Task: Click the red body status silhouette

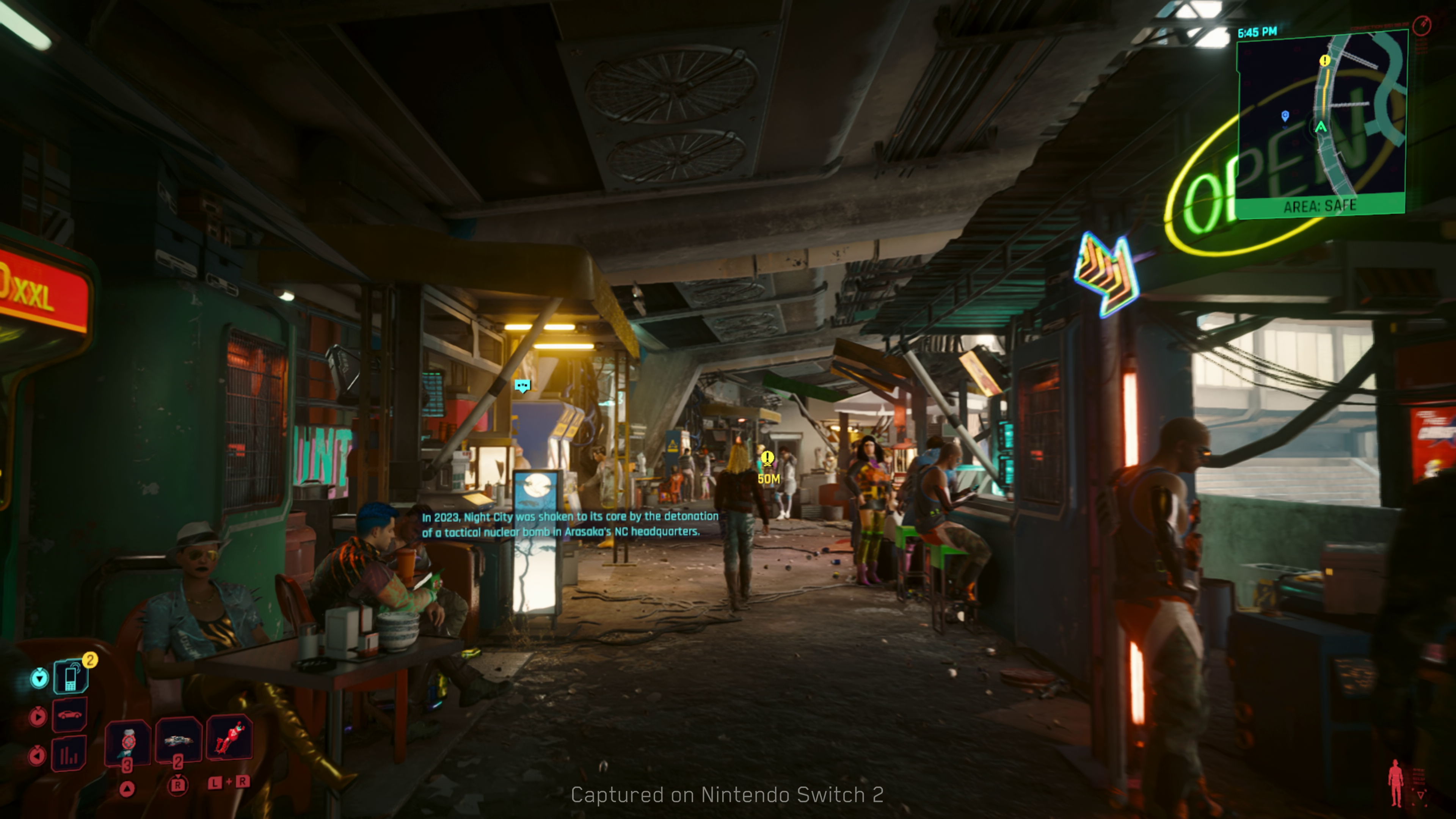Action: pyautogui.click(x=1395, y=783)
